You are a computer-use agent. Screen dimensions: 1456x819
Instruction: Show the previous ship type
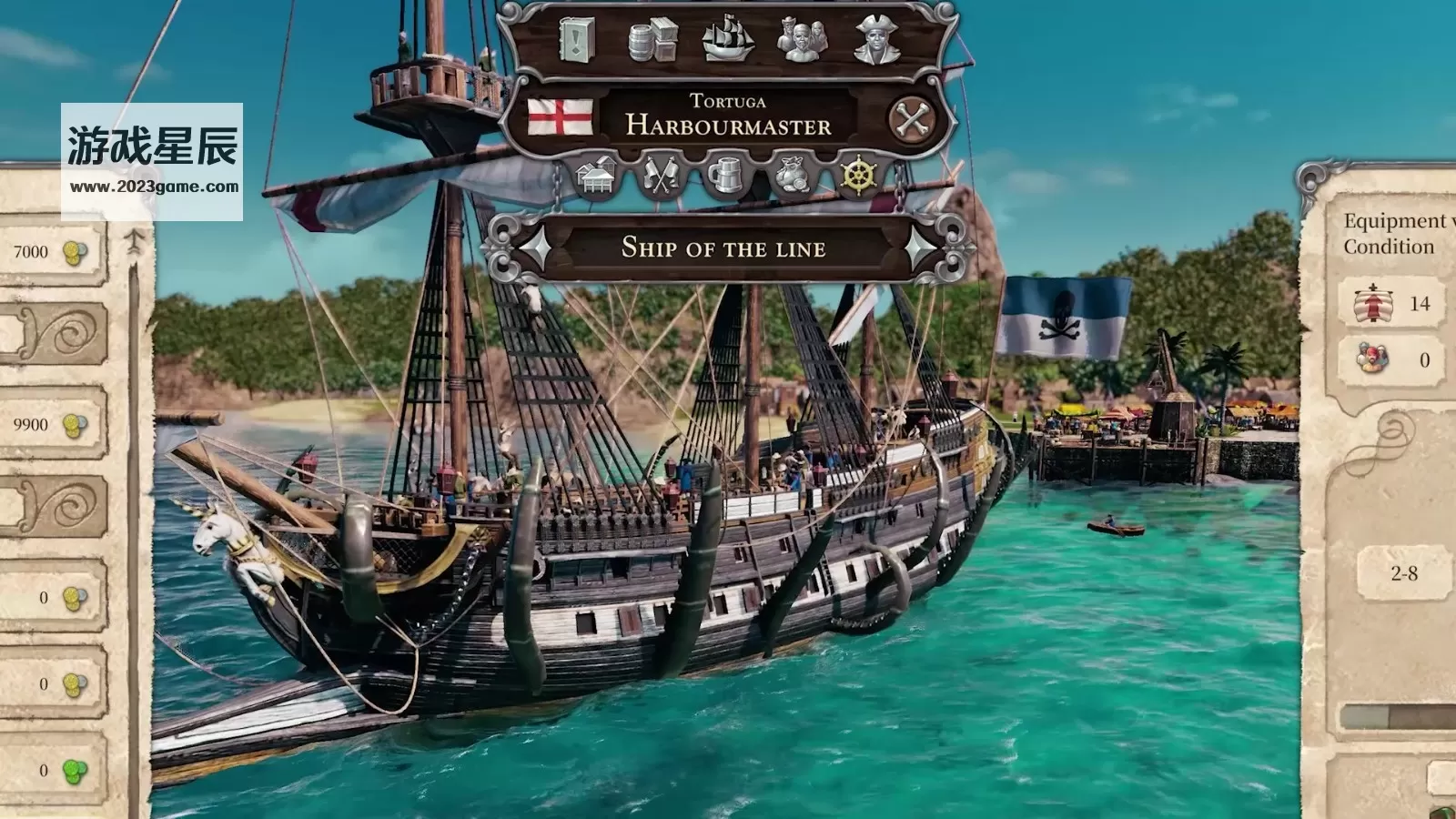coord(533,247)
